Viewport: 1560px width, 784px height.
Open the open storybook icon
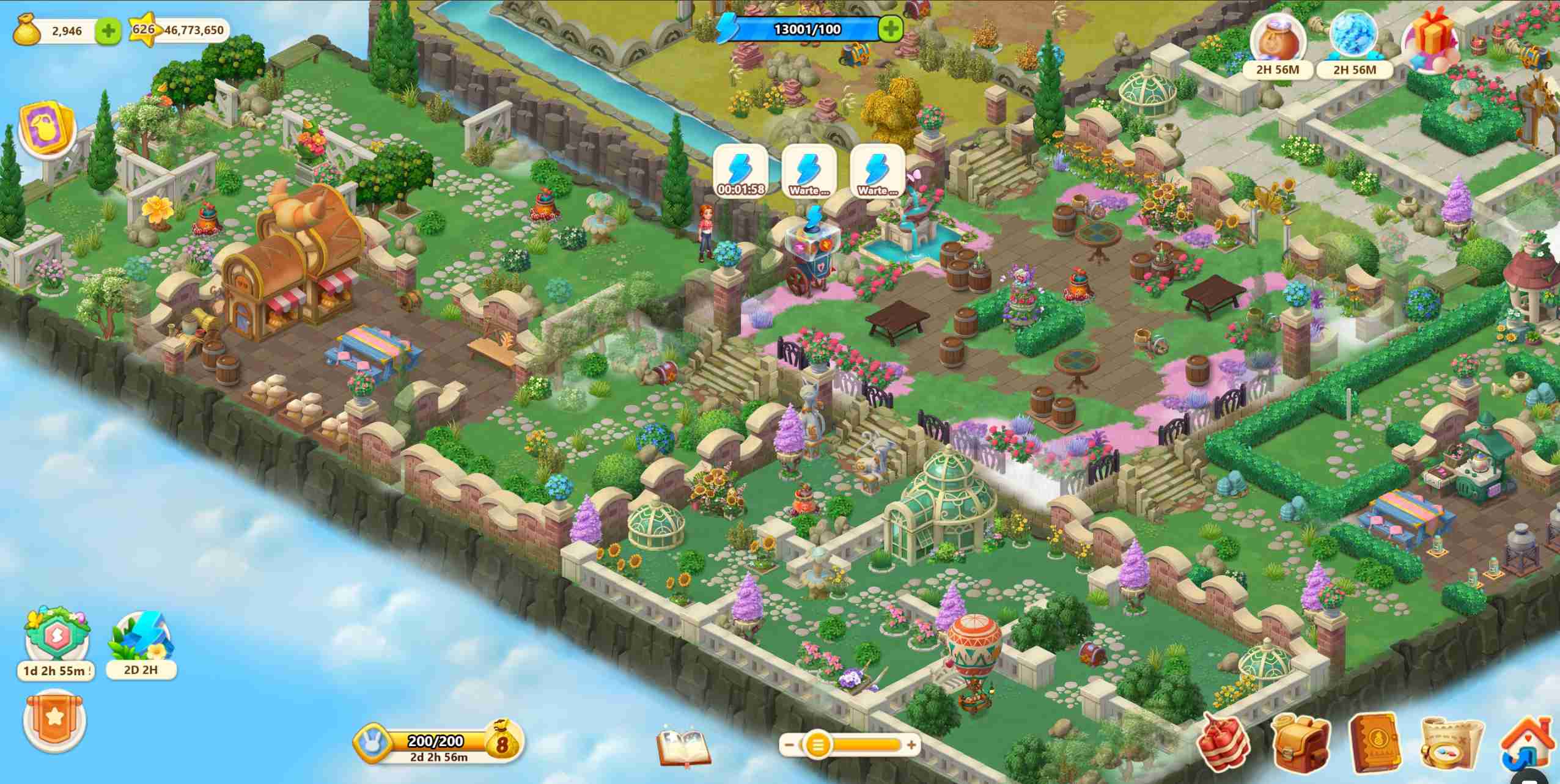pyautogui.click(x=684, y=746)
